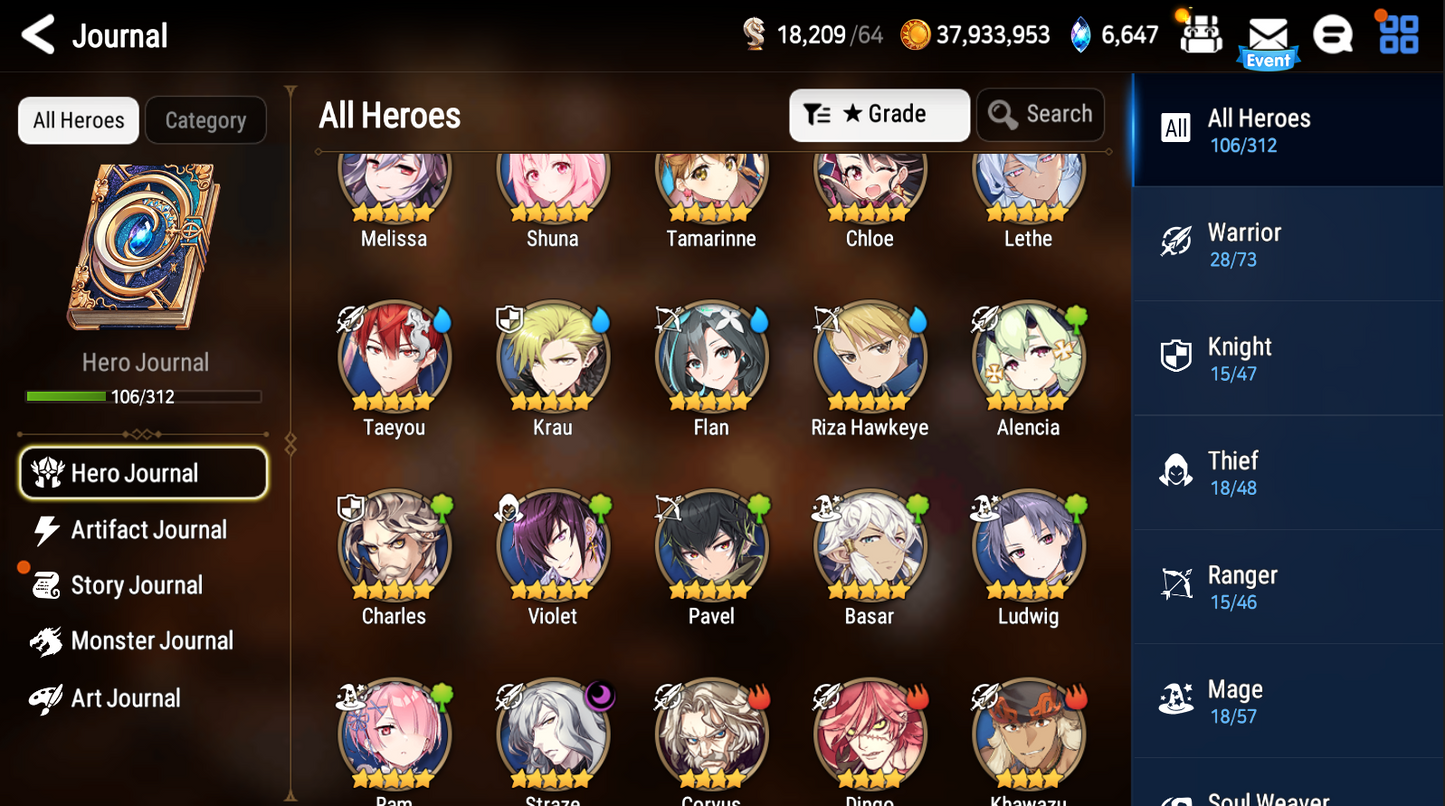
Task: Click the 106/312 journal progress bar
Action: 145,394
